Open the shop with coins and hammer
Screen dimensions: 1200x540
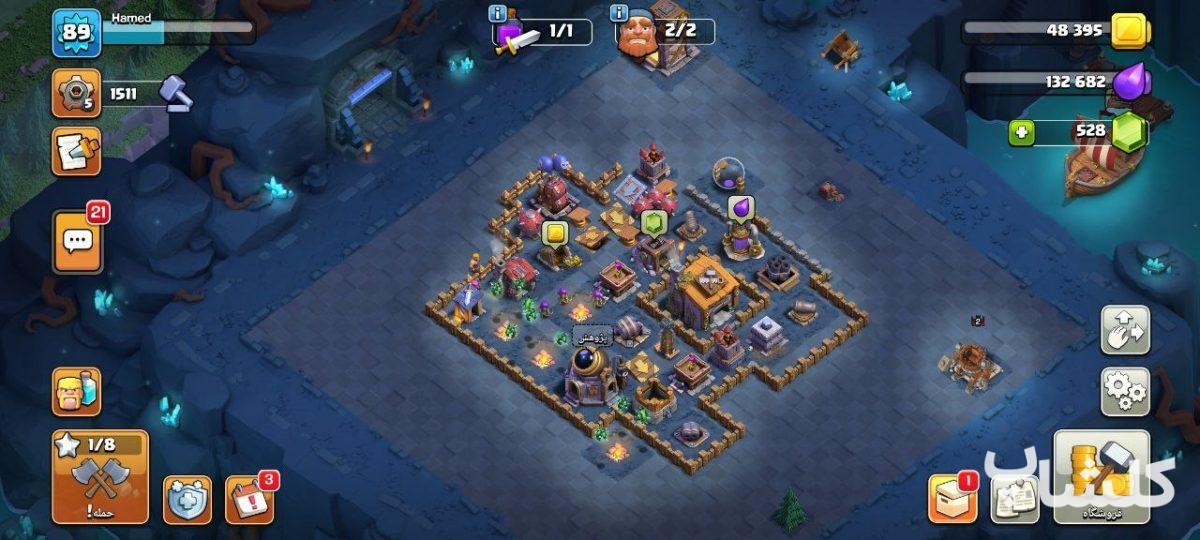[1101, 476]
